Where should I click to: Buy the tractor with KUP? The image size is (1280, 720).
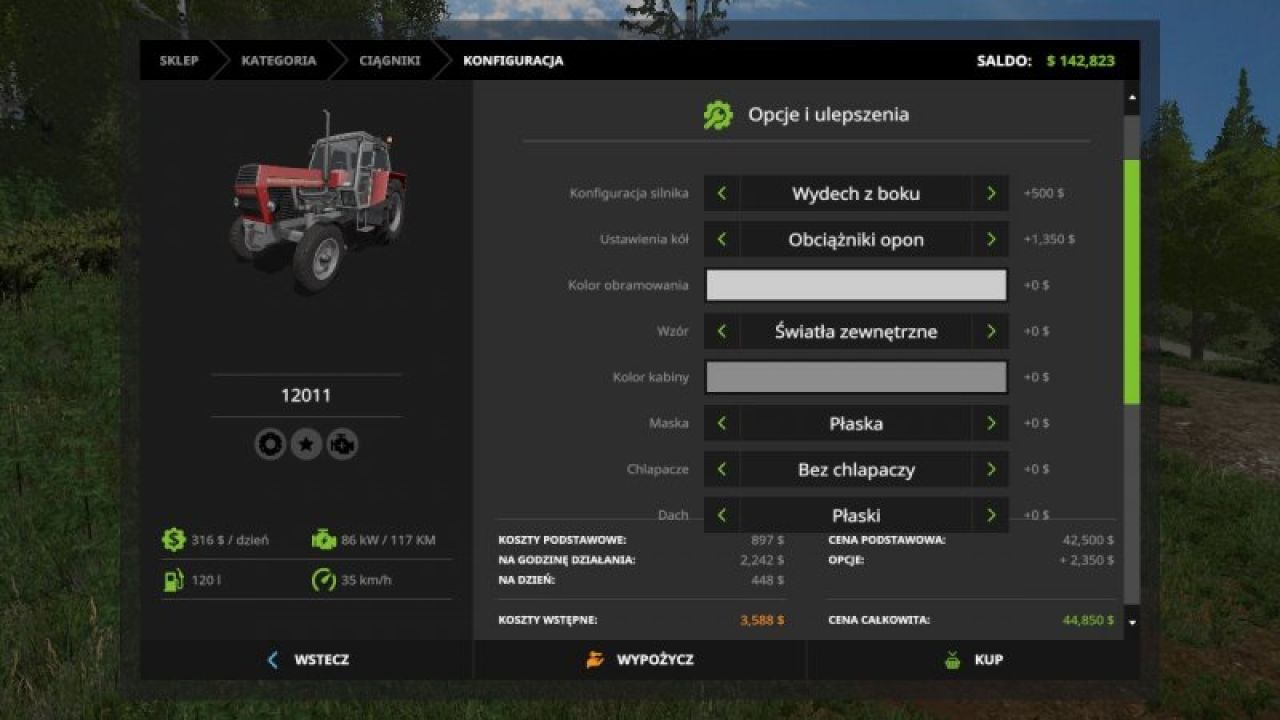coord(973,660)
